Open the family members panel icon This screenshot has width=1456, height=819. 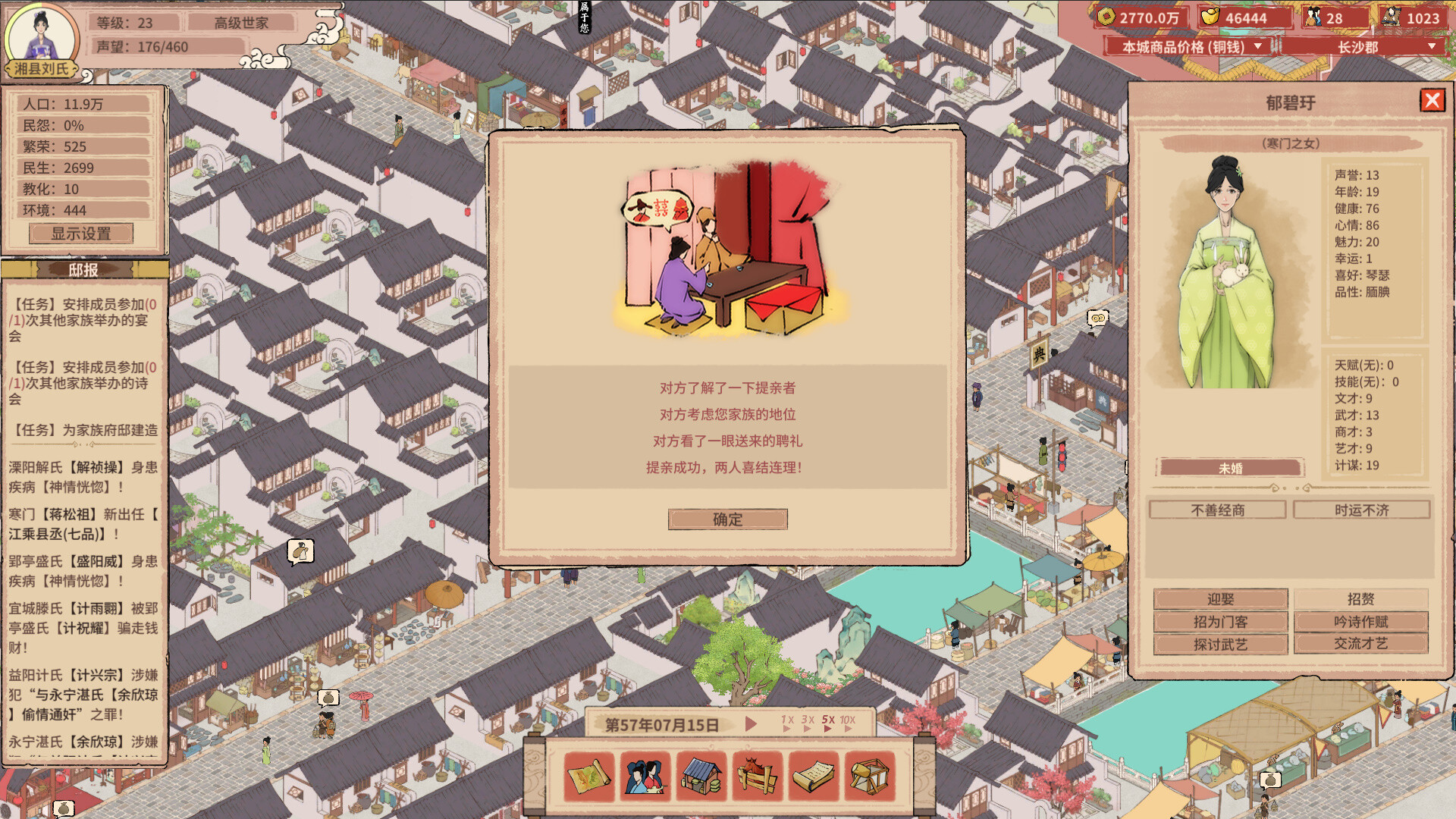coord(643,777)
